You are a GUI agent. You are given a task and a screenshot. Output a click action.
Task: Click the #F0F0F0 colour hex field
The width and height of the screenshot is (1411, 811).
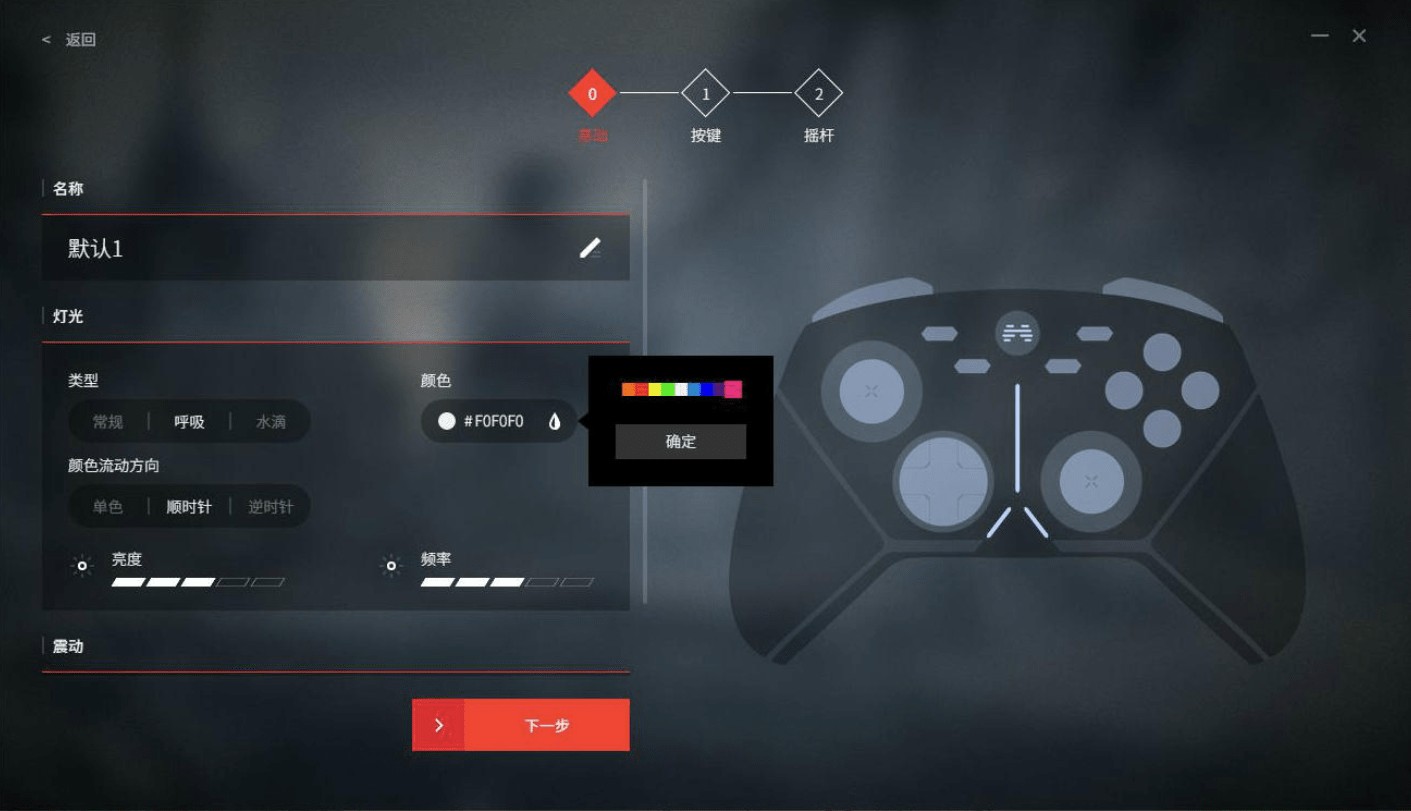(493, 422)
